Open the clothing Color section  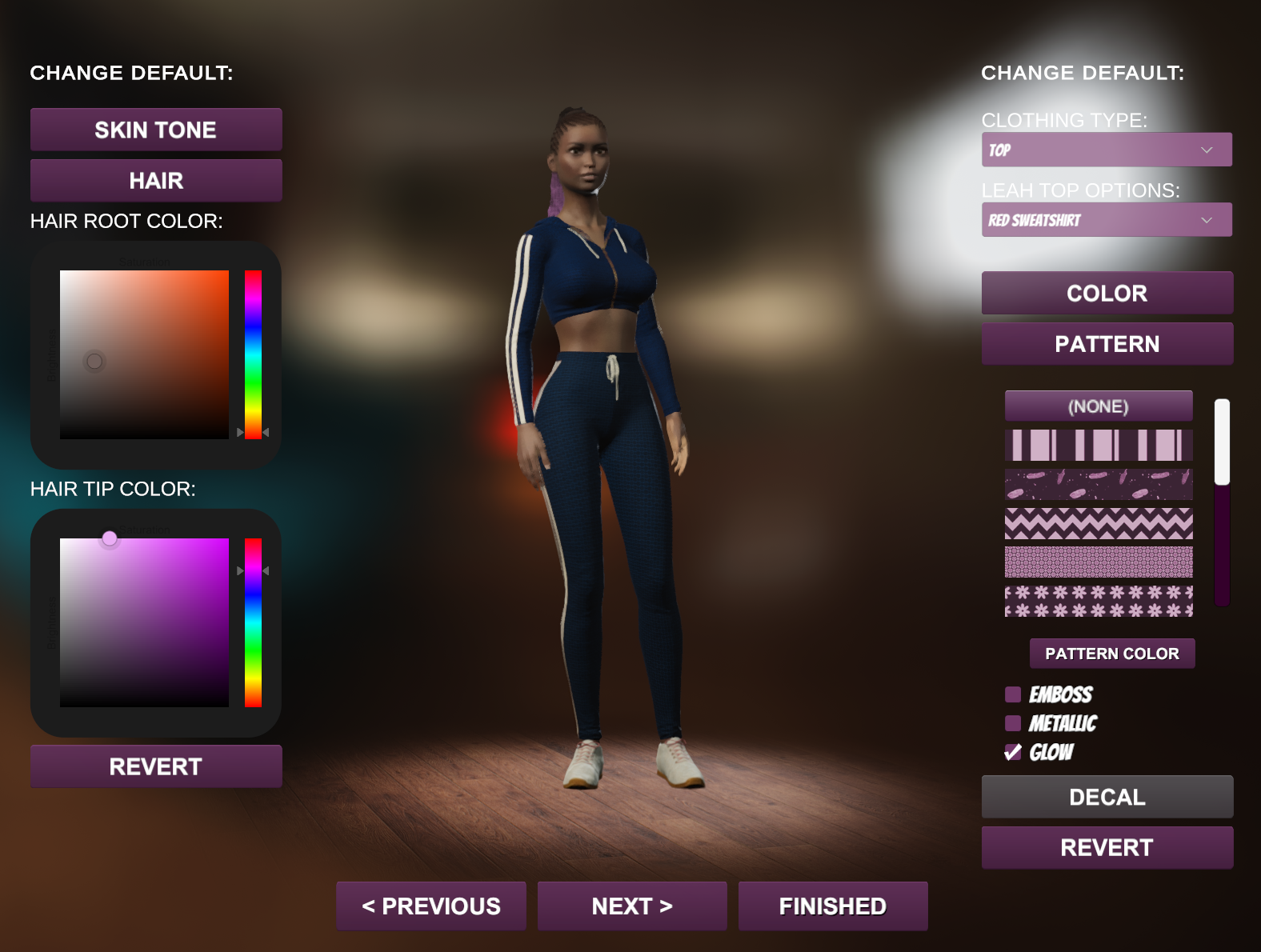pos(1107,293)
